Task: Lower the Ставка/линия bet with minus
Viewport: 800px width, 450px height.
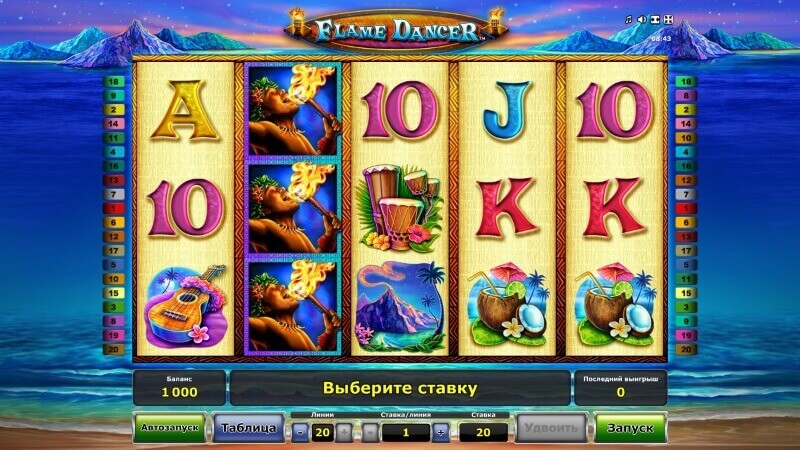Action: tap(370, 432)
